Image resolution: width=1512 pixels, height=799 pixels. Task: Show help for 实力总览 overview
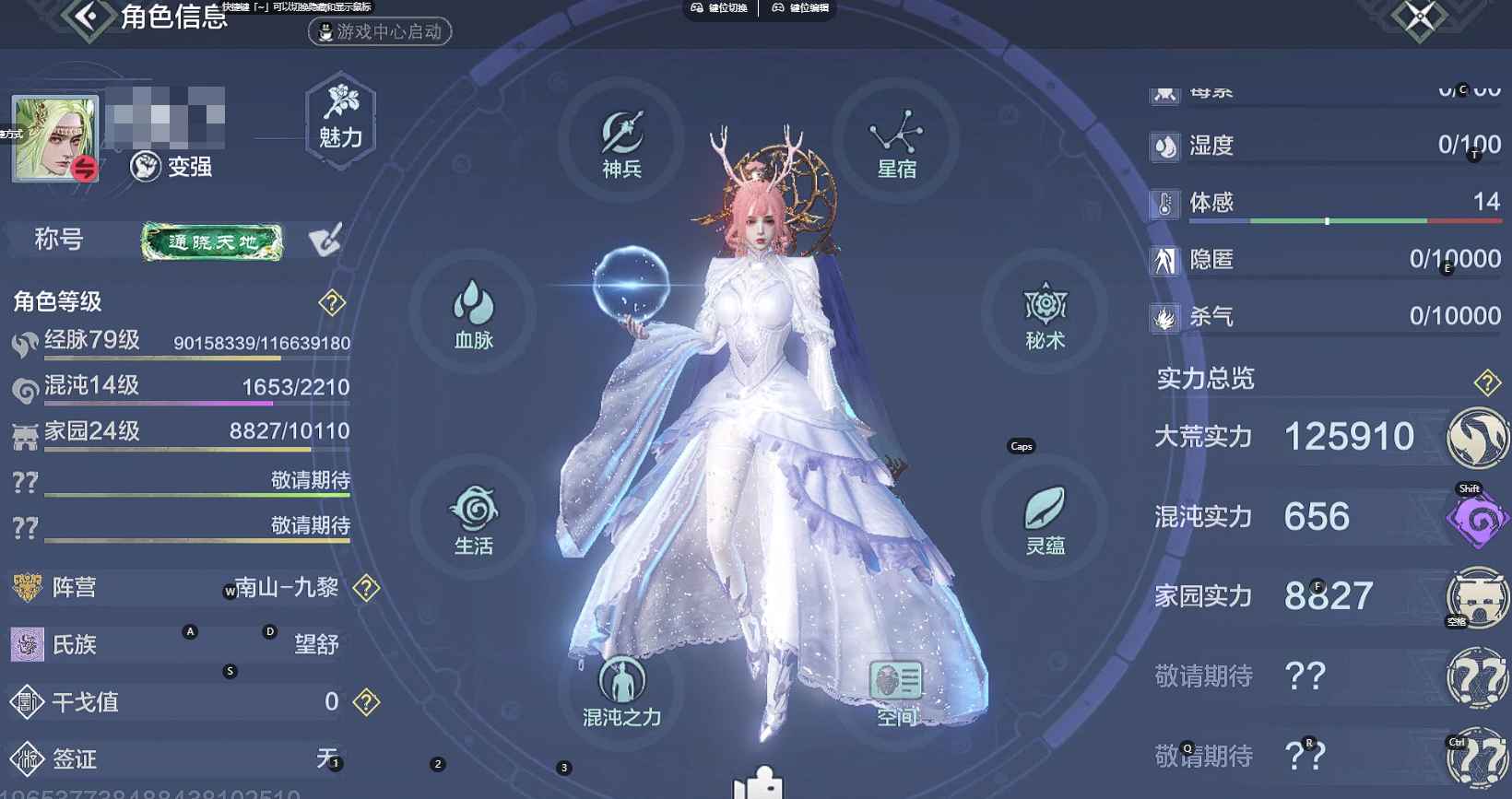point(1486,382)
